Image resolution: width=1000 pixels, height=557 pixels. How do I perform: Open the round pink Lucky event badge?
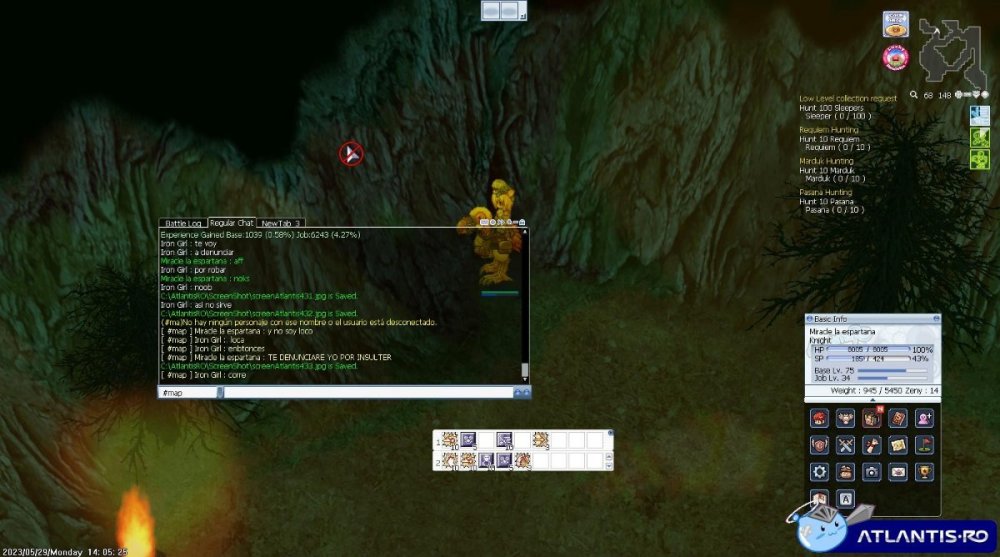coord(894,56)
